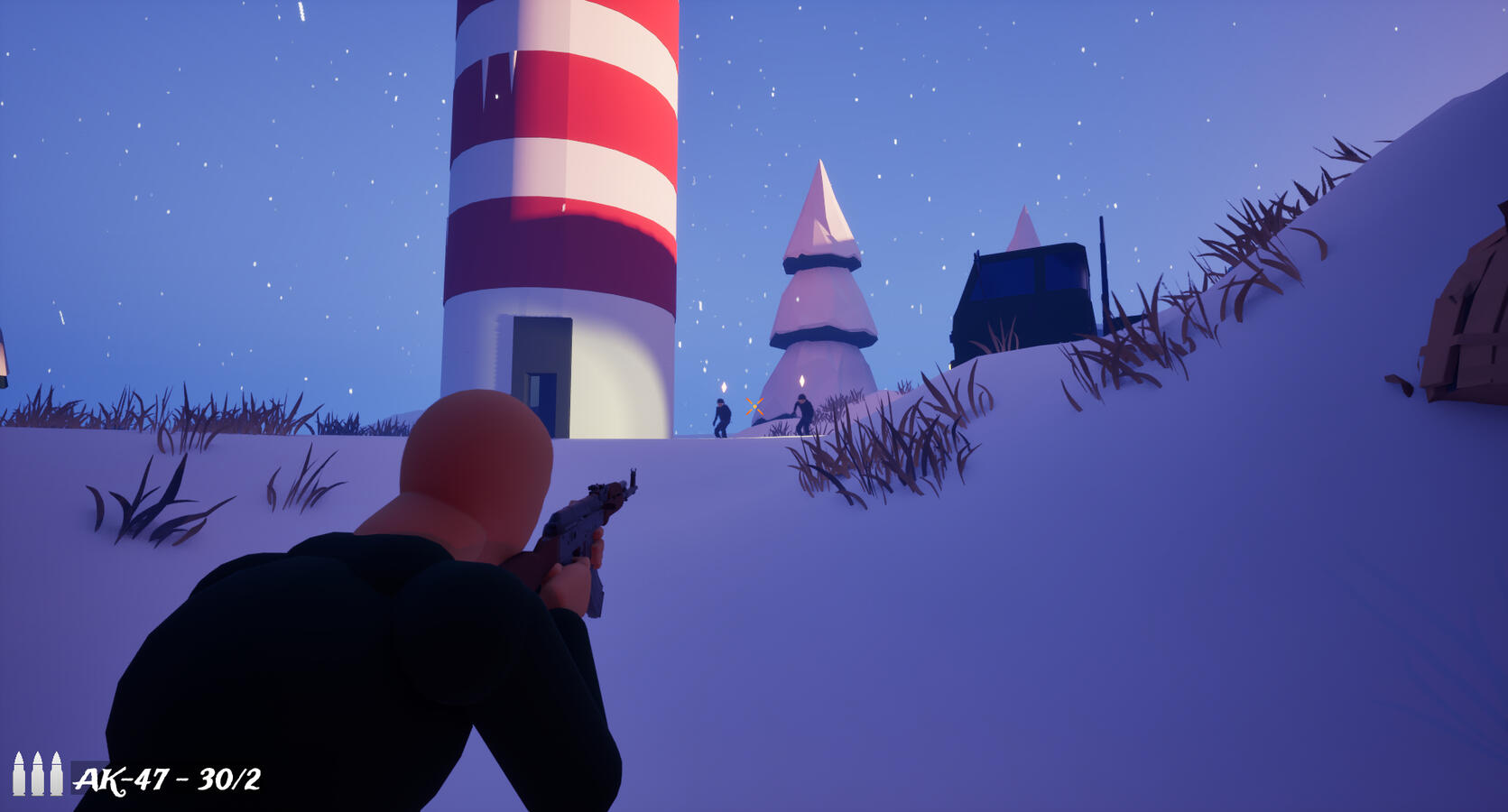Image resolution: width=1508 pixels, height=812 pixels.
Task: Click the first bullet icon in ammo HUD
Action: coord(19,774)
